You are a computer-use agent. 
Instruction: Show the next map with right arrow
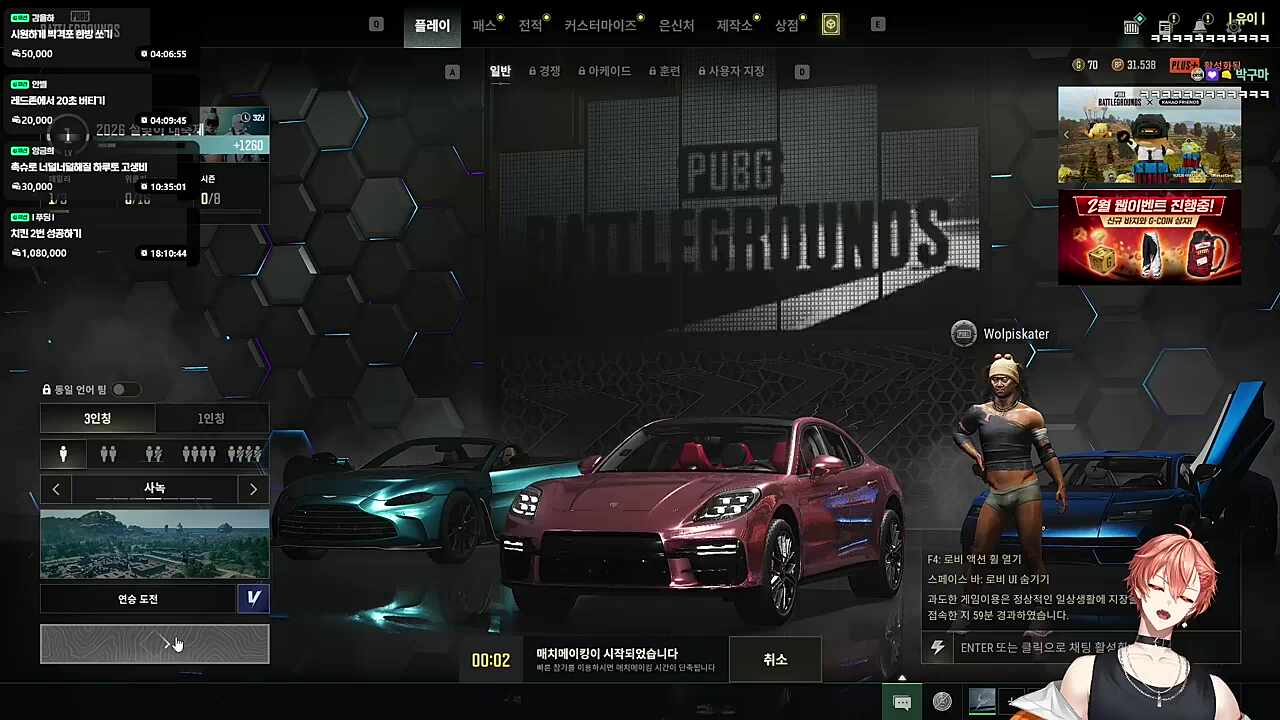tap(253, 489)
